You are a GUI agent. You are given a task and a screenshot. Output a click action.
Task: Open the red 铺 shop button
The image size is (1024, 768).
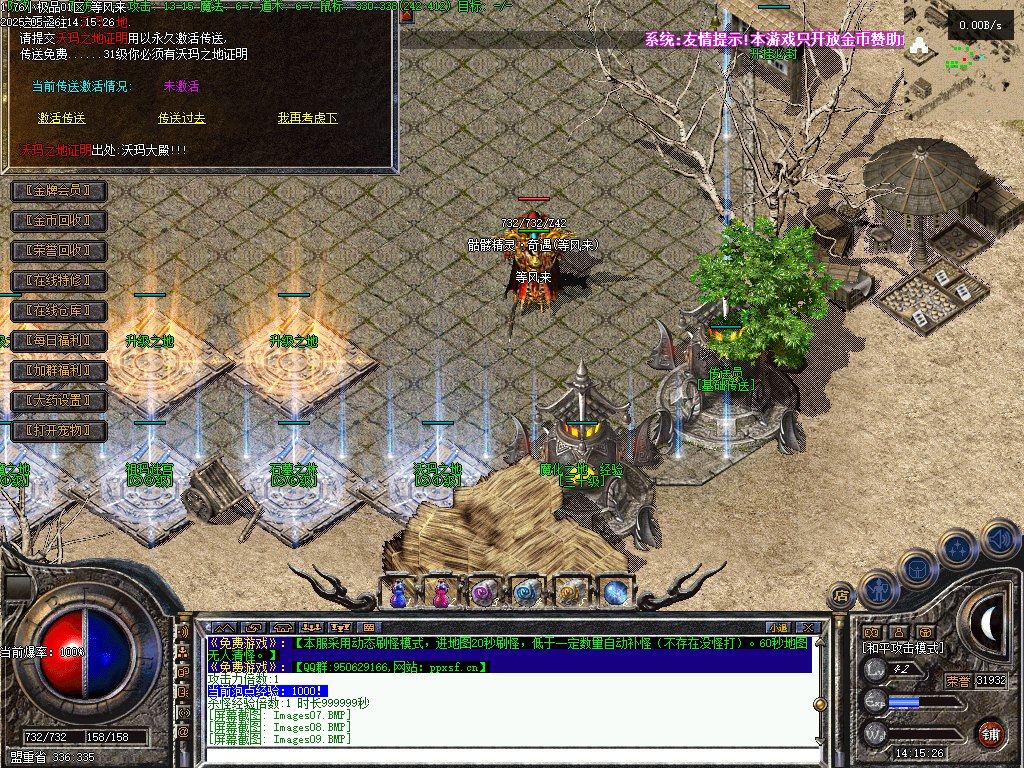pos(990,731)
